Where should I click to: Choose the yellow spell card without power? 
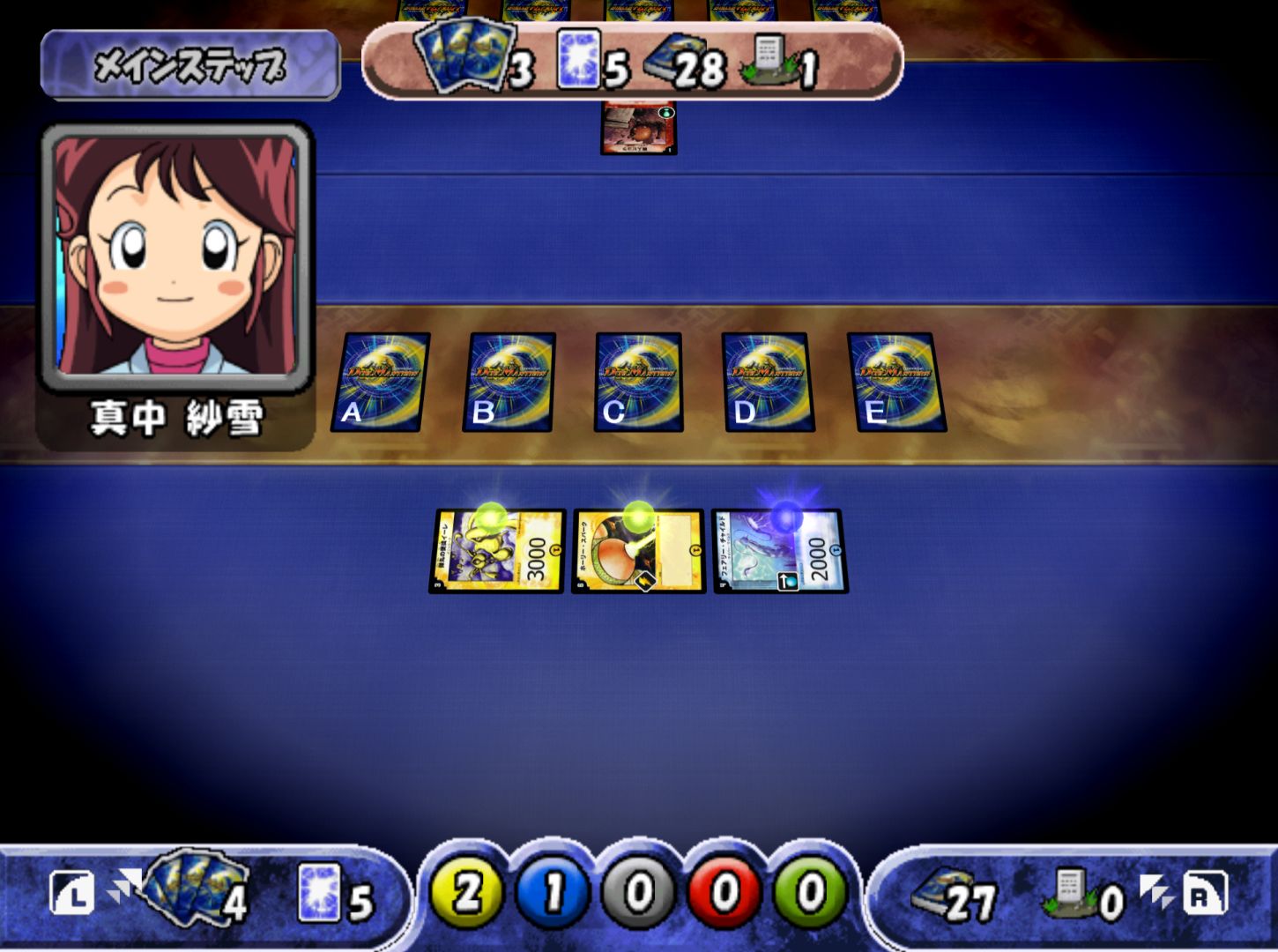pos(639,551)
